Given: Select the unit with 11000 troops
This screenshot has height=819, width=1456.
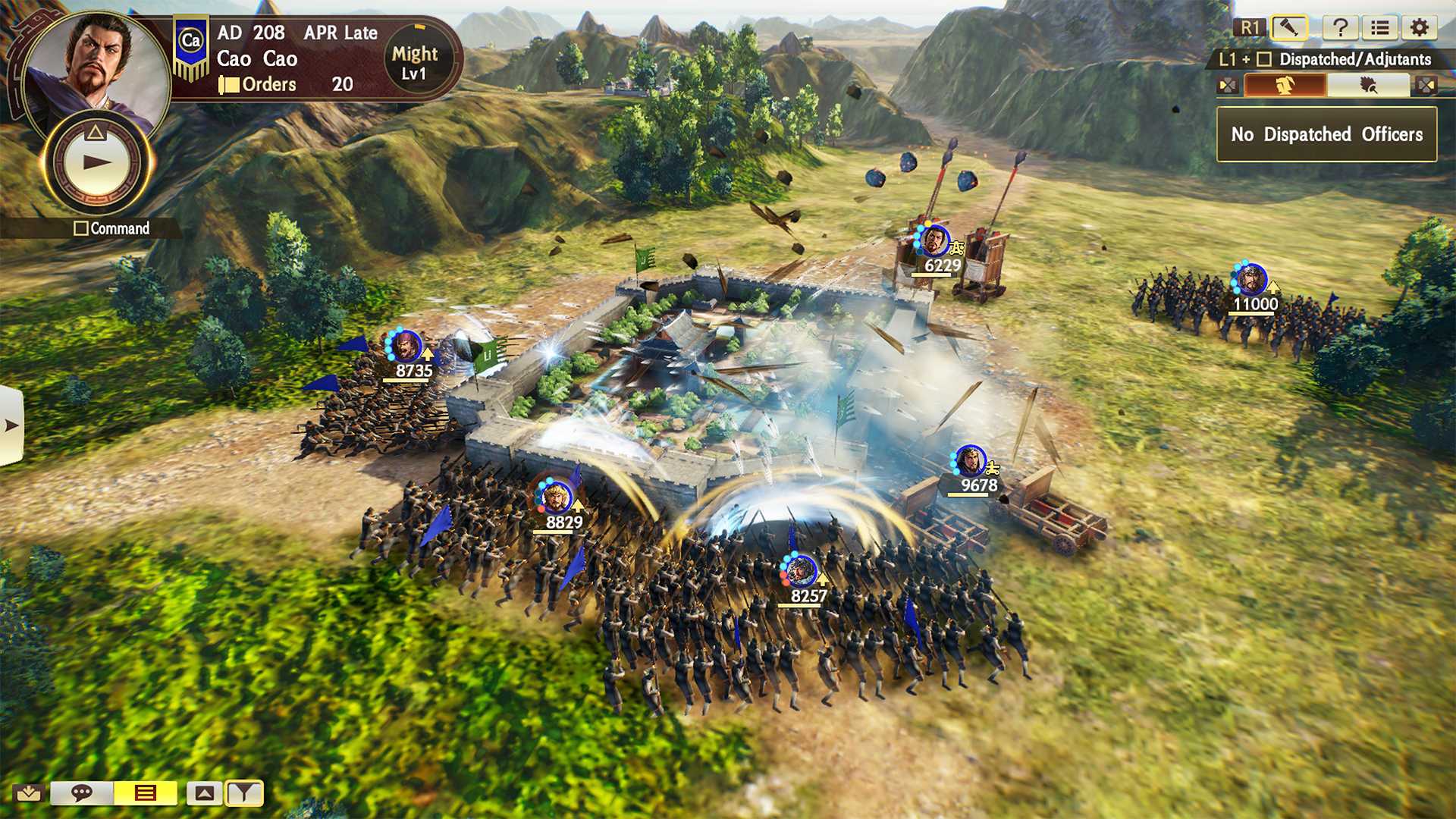Looking at the screenshot, I should pyautogui.click(x=1251, y=281).
